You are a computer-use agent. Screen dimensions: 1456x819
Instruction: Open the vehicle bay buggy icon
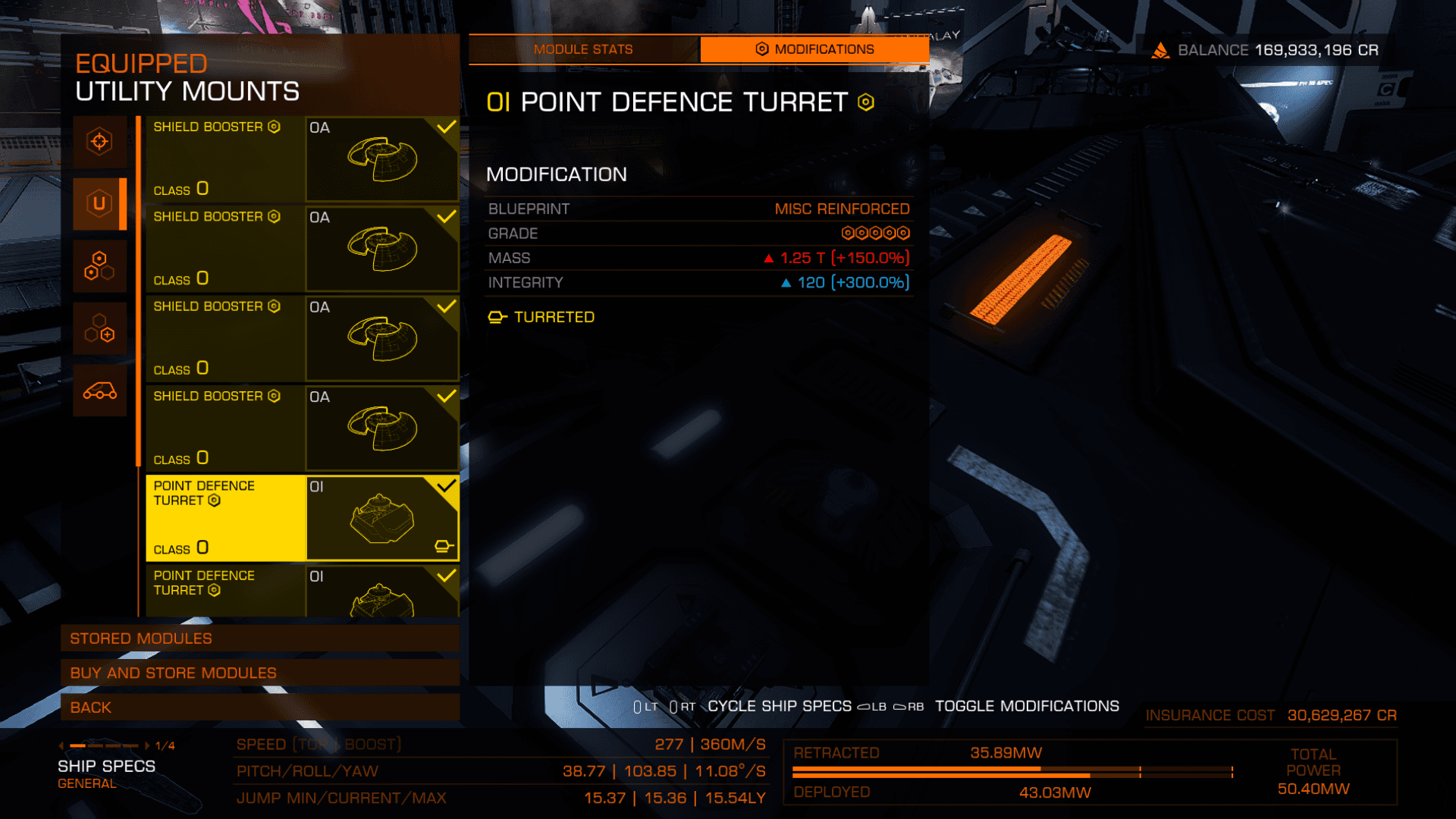(99, 391)
